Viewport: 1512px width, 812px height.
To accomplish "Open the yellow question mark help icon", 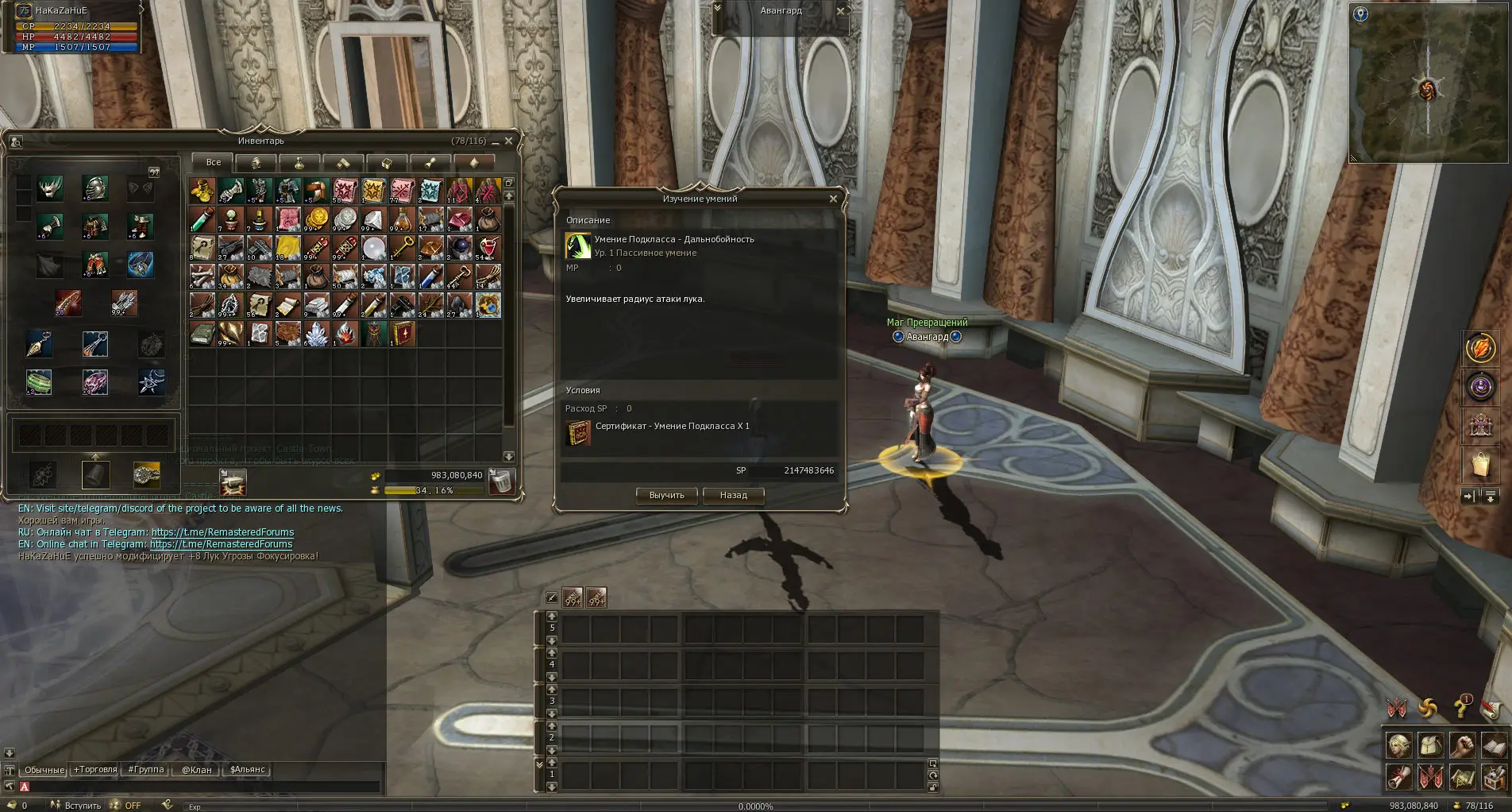I will 1461,706.
